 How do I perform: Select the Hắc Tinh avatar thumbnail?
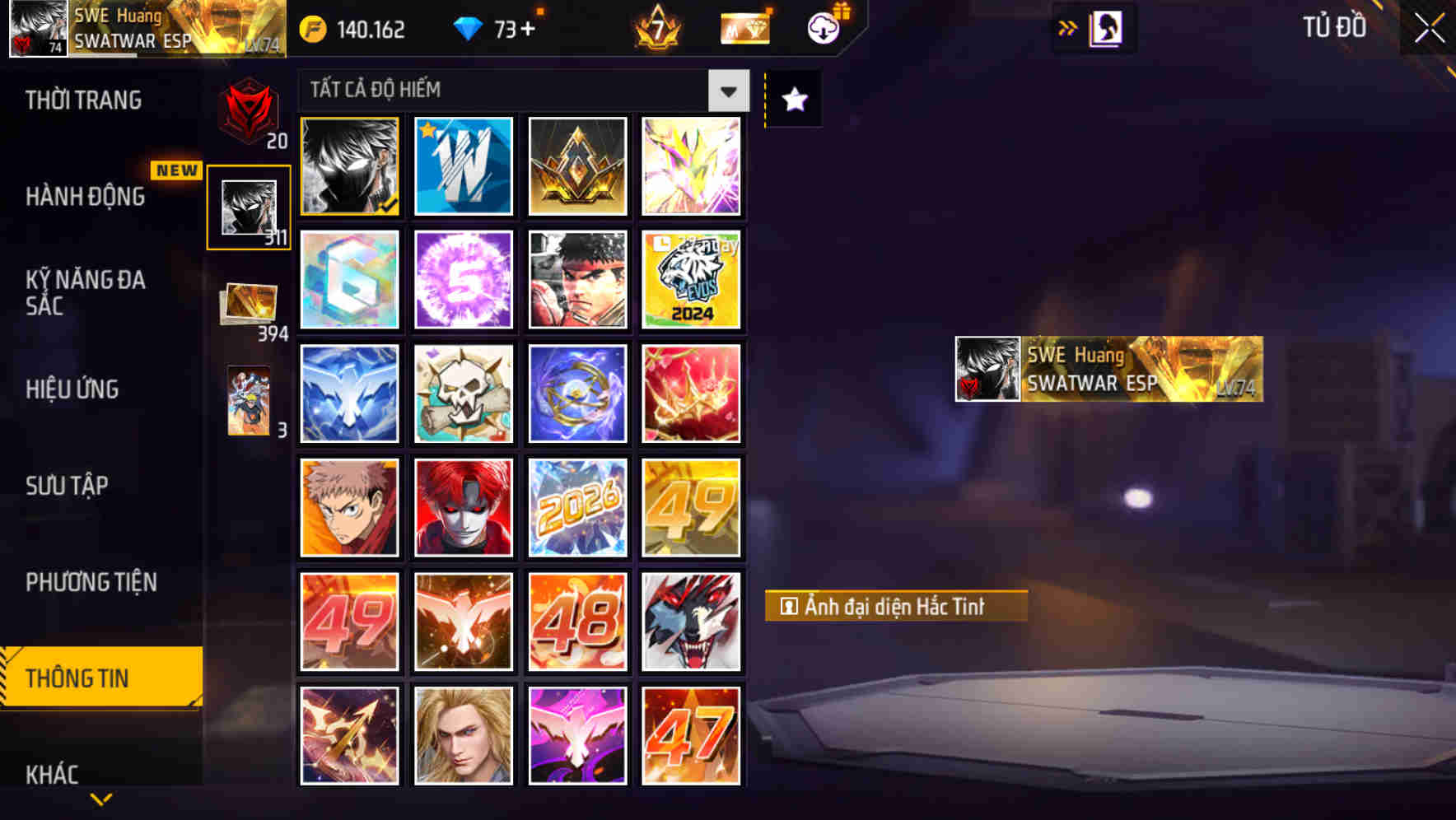click(349, 166)
